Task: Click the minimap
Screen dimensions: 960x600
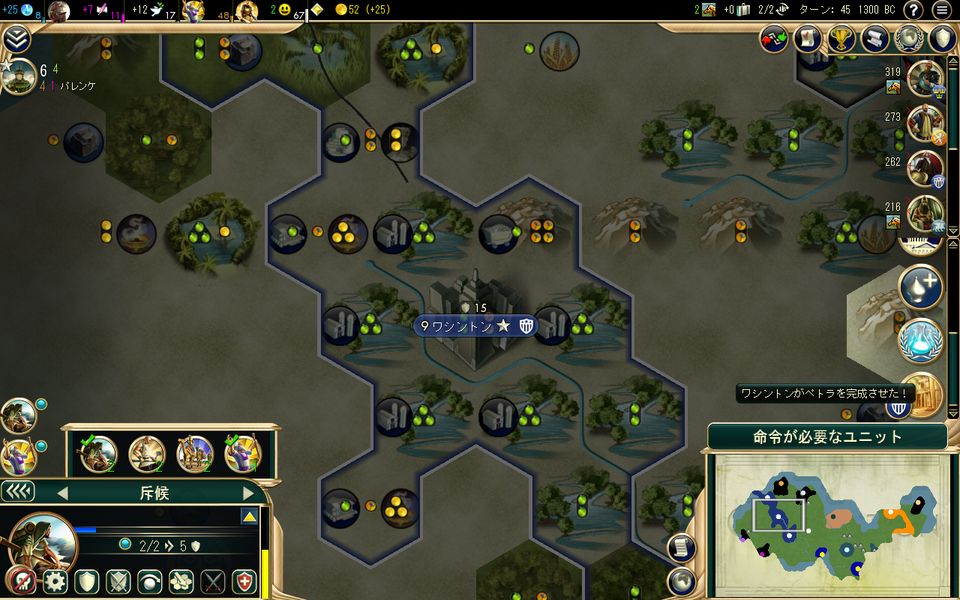Action: [828, 519]
